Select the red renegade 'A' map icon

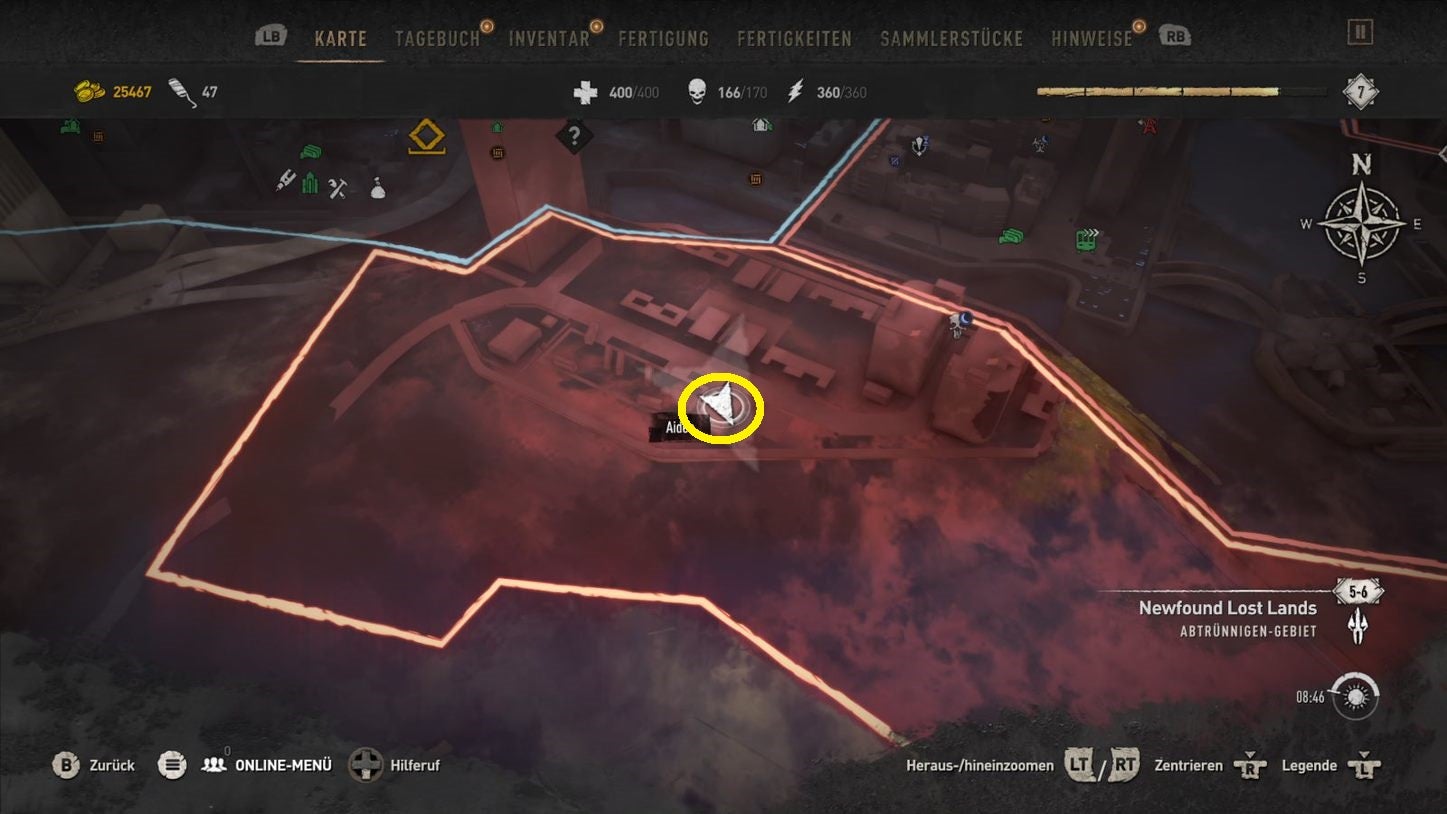(1150, 125)
